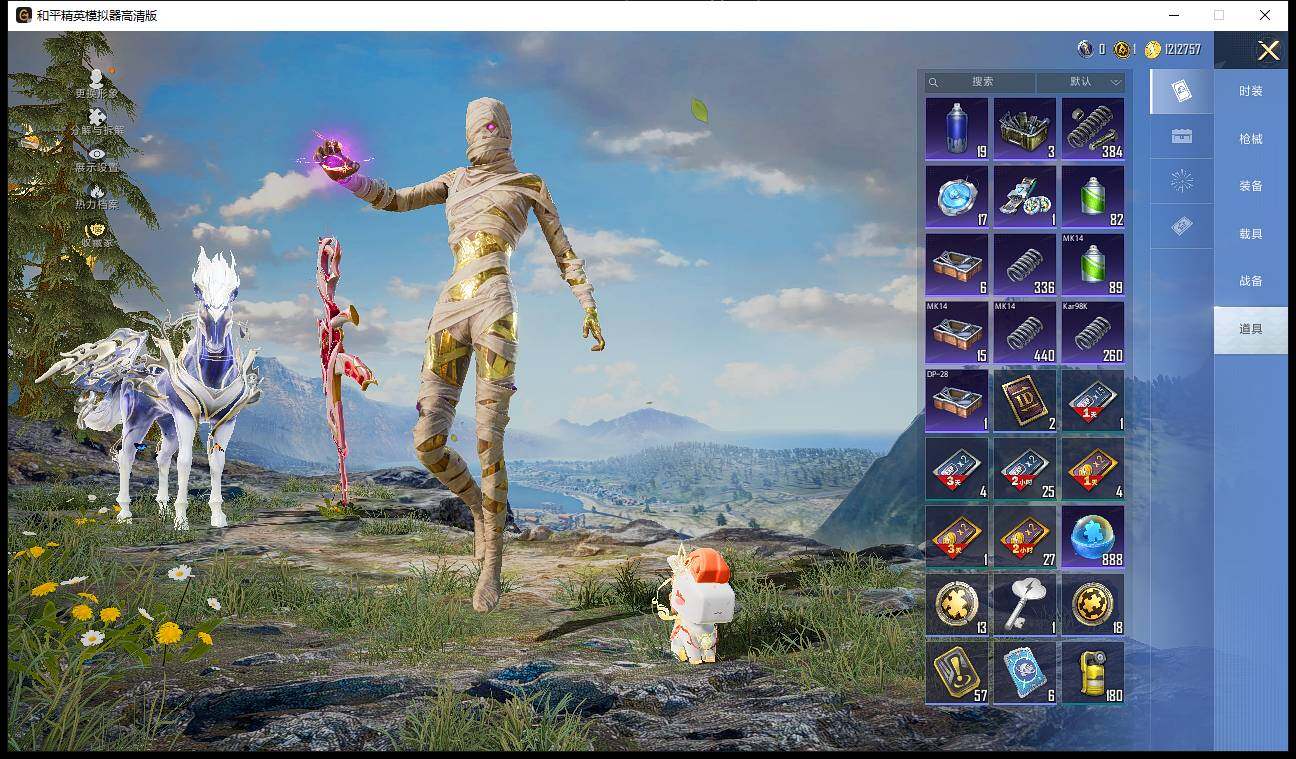The height and width of the screenshot is (759, 1296).
Task: Switch to the 战备 category
Action: 1250,281
